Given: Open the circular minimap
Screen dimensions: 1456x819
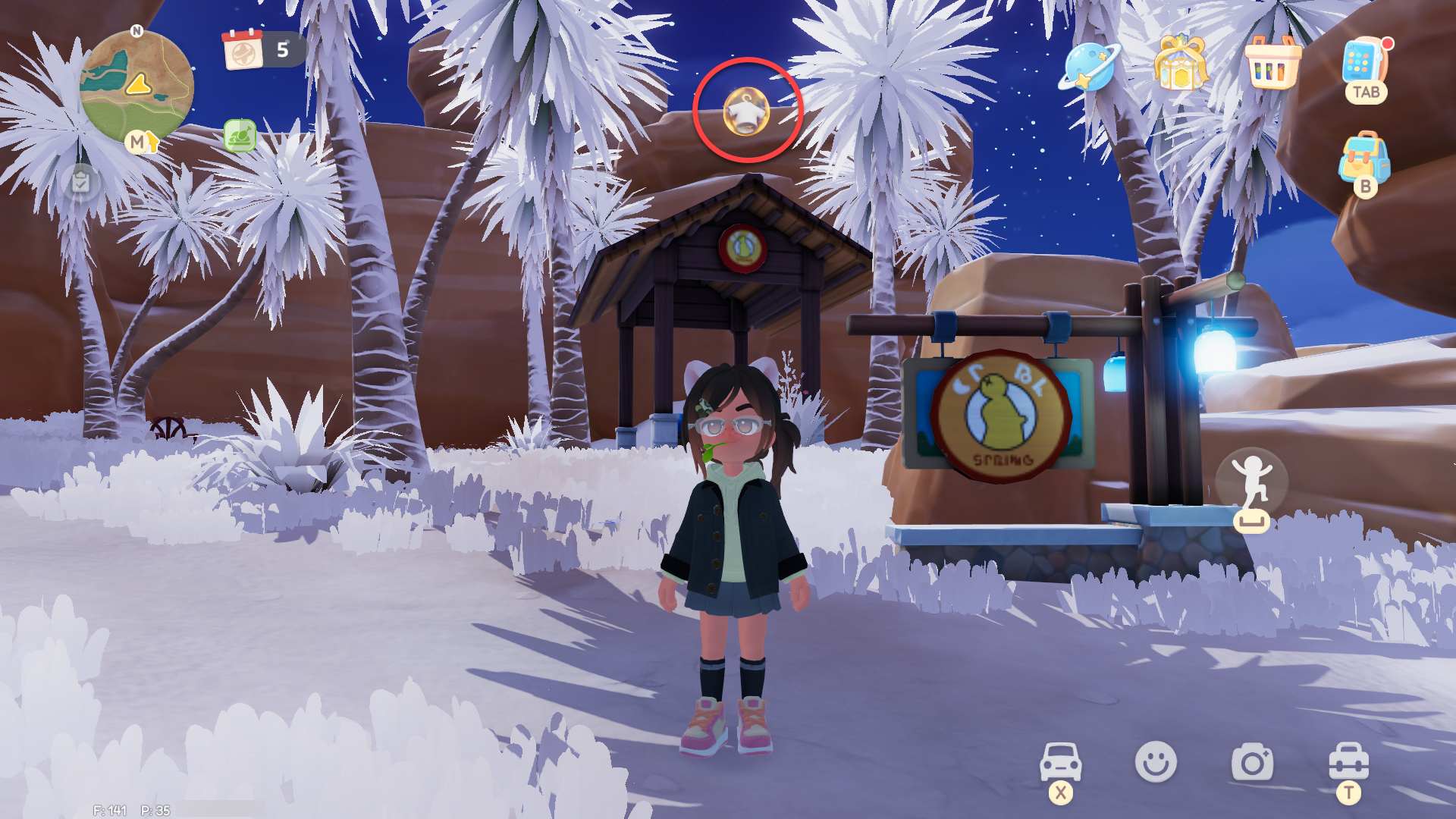Looking at the screenshot, I should [x=136, y=87].
